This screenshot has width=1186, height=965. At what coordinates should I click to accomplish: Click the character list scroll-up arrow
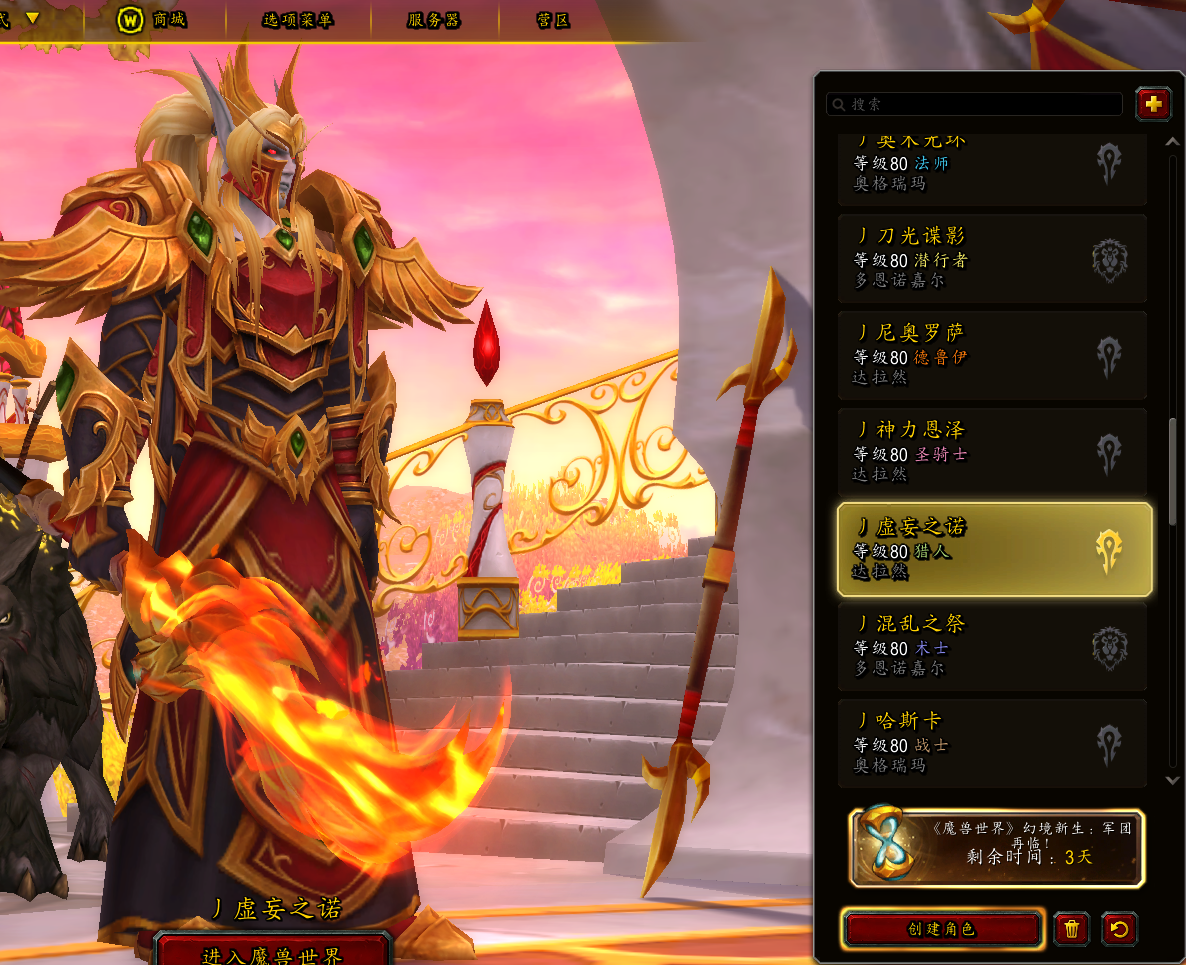[x=1174, y=142]
